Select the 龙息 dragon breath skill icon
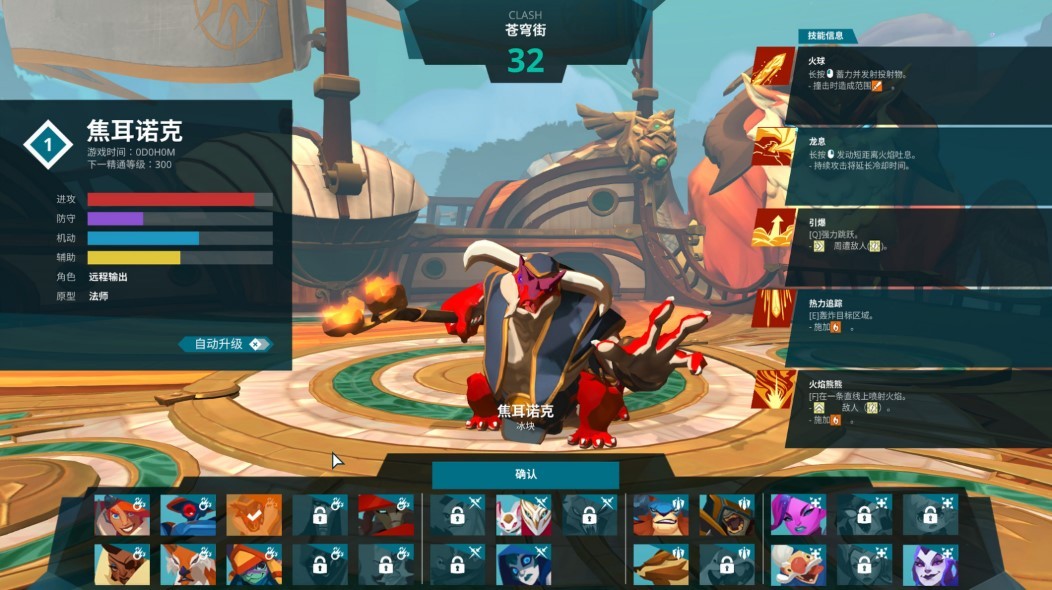Viewport: 1052px width, 590px height. (x=774, y=150)
